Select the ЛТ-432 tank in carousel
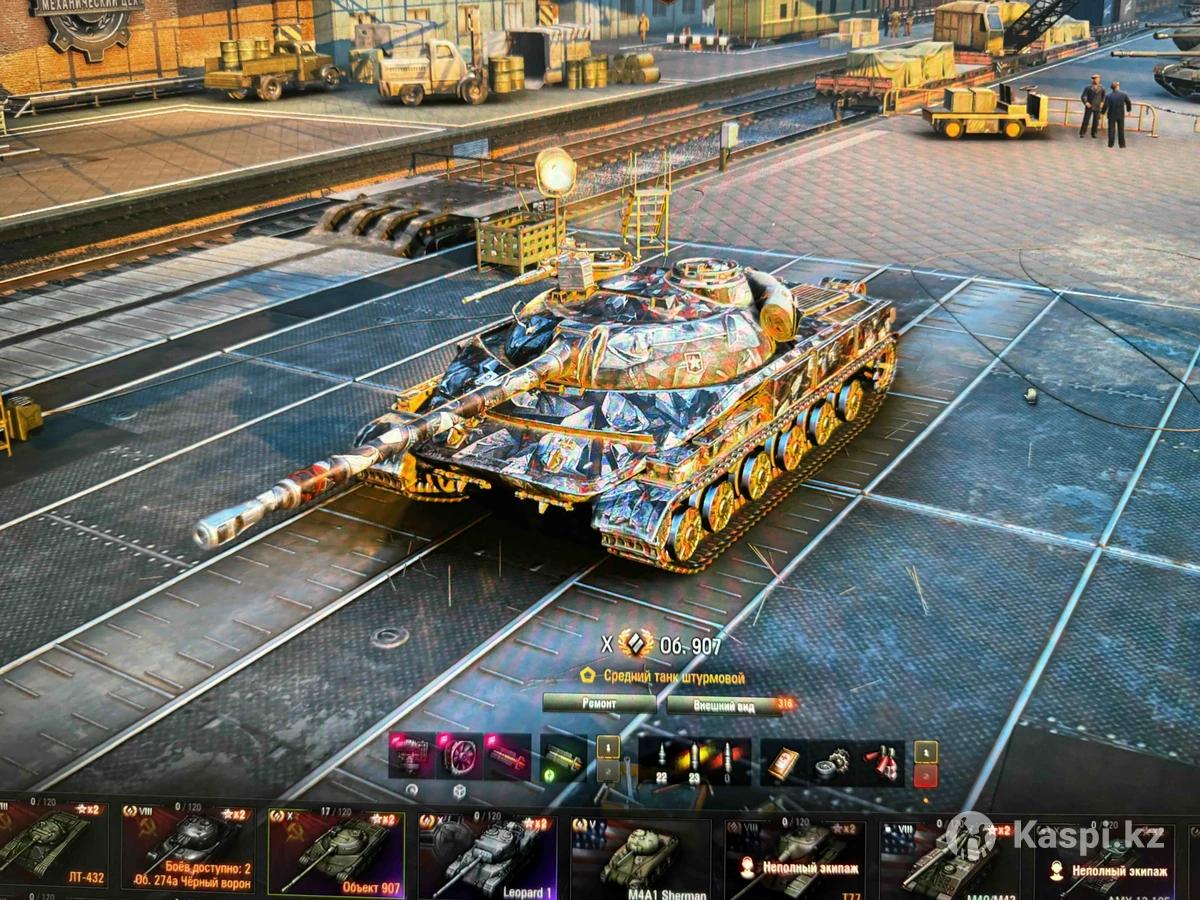The width and height of the screenshot is (1200, 900). [x=53, y=845]
